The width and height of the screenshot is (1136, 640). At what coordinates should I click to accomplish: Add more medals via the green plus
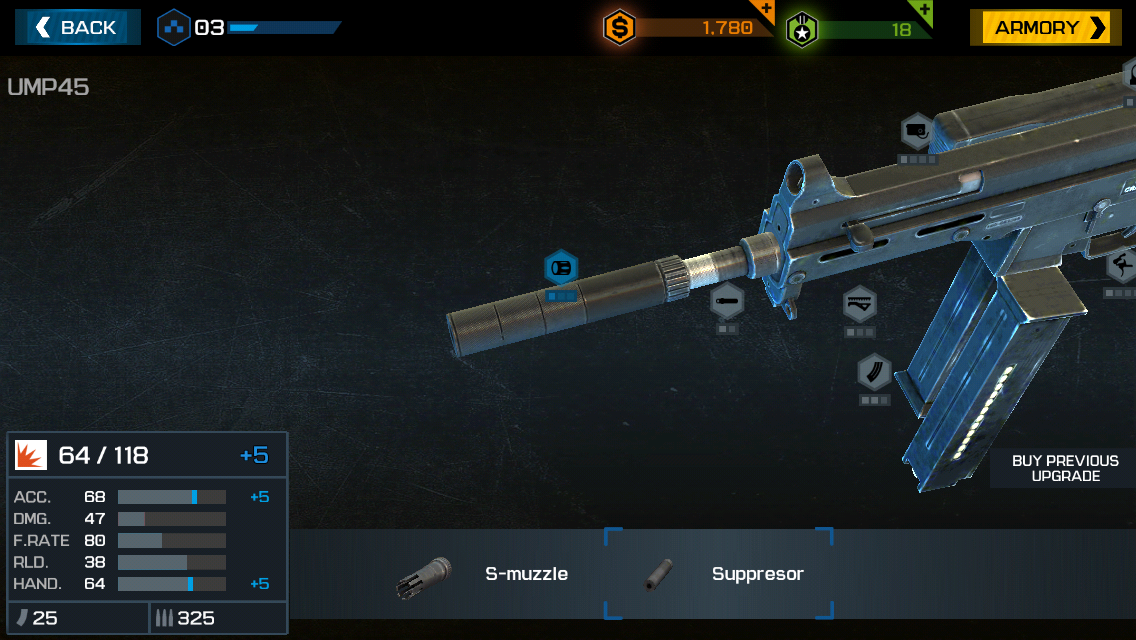click(x=923, y=12)
